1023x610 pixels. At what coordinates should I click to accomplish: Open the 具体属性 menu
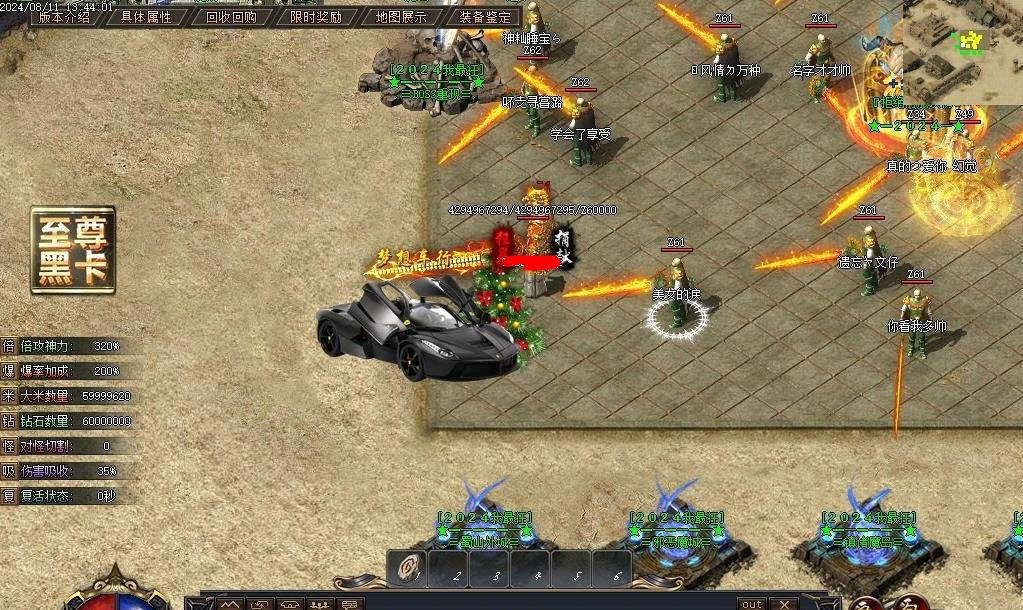click(146, 17)
